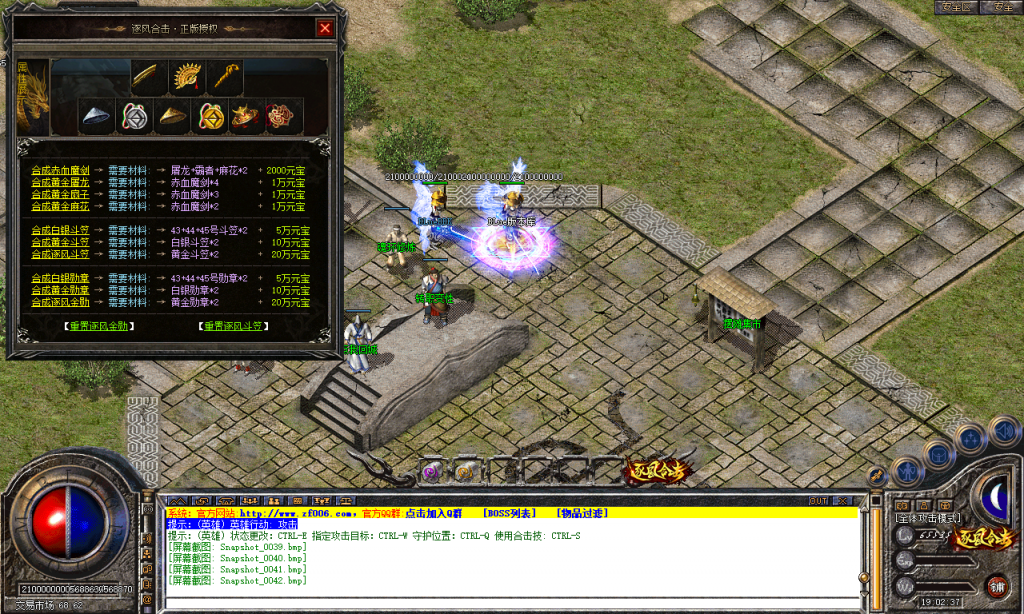The height and width of the screenshot is (614, 1024).
Task: Click the 合成白银勋章 medal recipe
Action: (x=60, y=278)
